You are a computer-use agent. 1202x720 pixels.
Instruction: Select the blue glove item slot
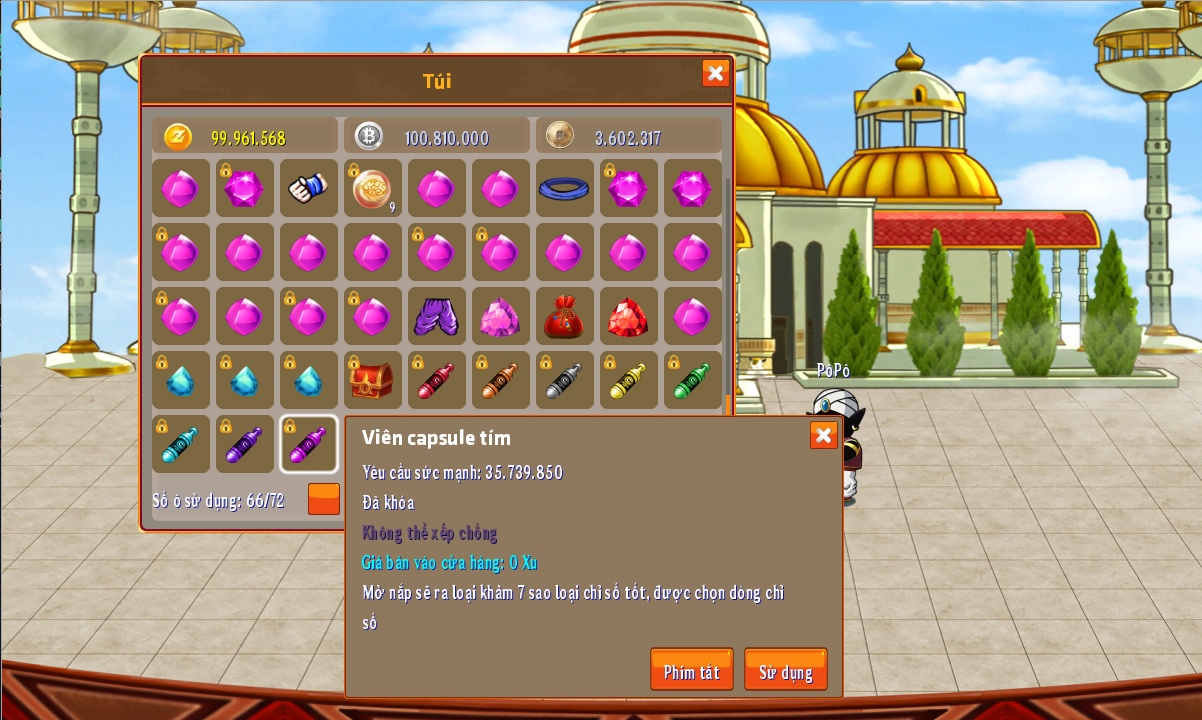[308, 188]
